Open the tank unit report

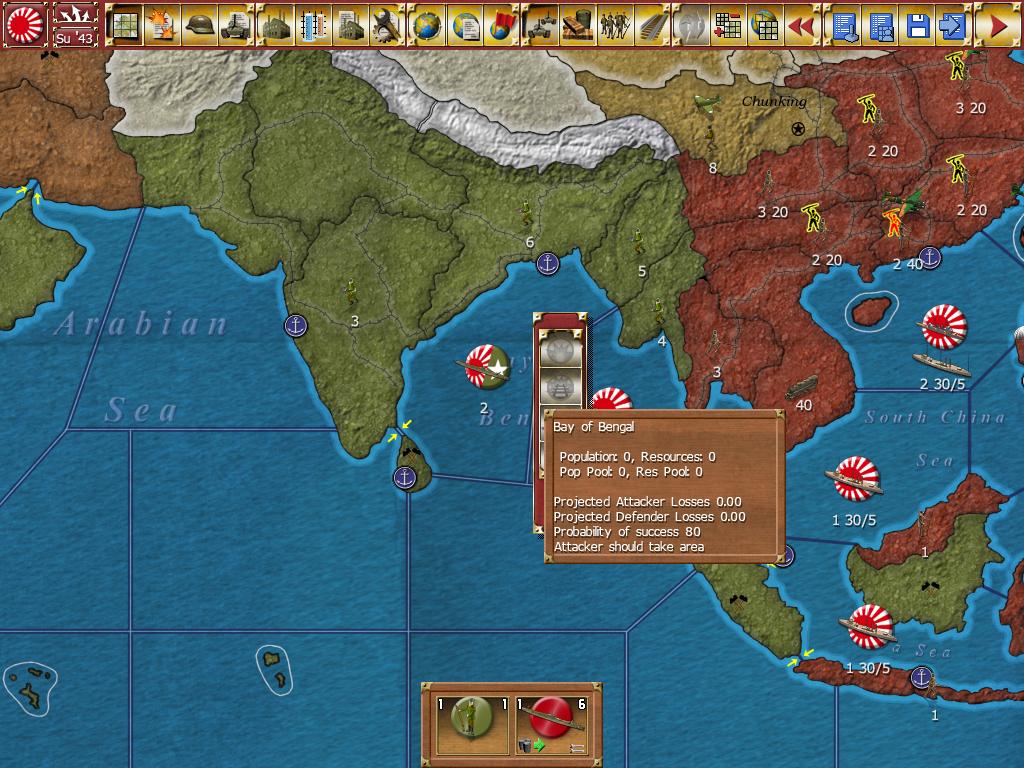[238, 25]
